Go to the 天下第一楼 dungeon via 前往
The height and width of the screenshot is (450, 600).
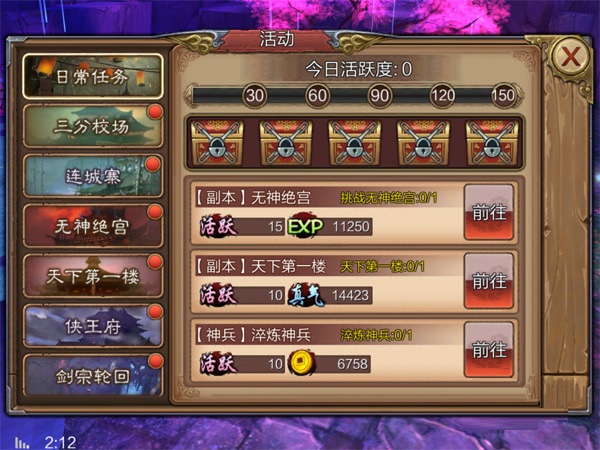click(489, 281)
